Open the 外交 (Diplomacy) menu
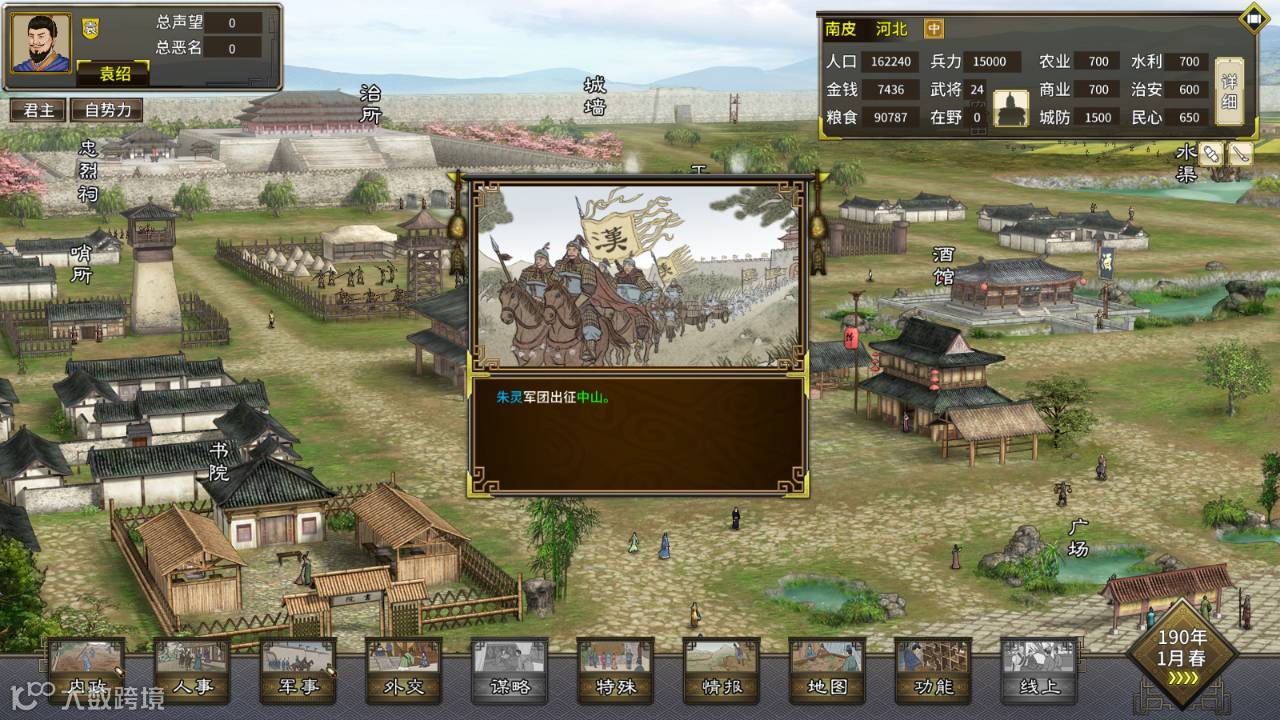The image size is (1280, 720). (x=404, y=670)
